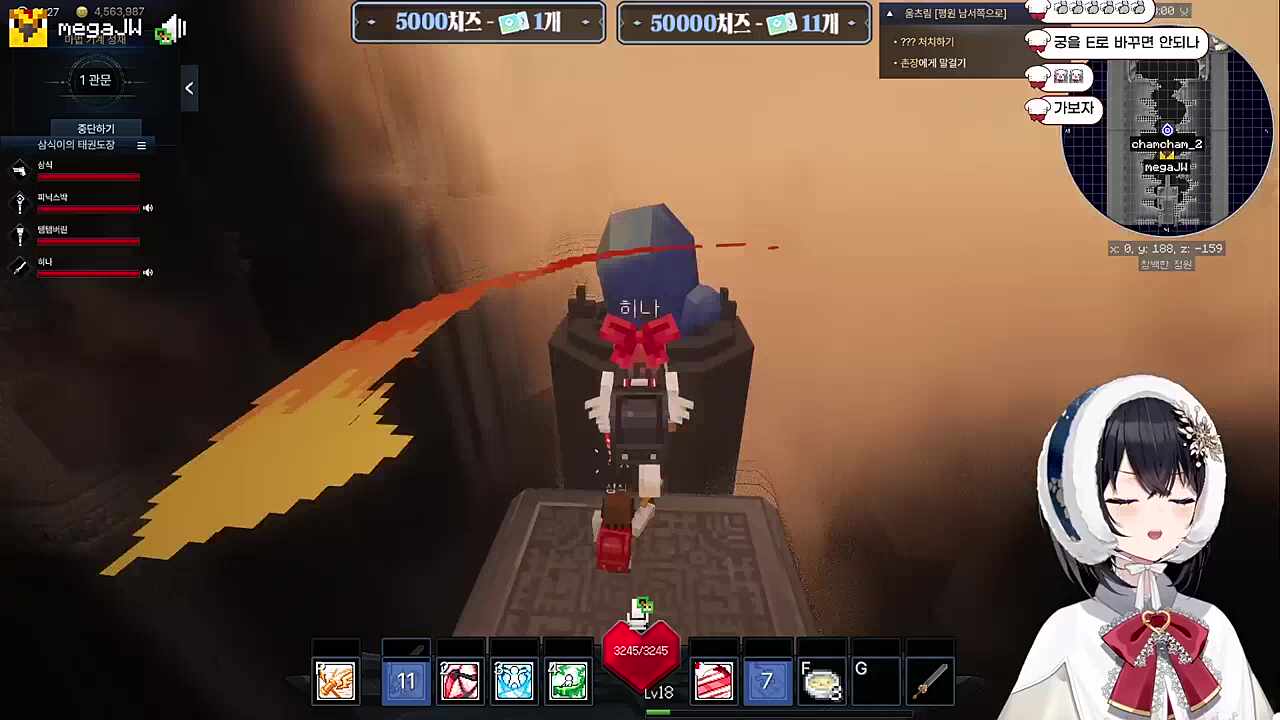Collapse the sidebar with the left chevron

(x=189, y=88)
